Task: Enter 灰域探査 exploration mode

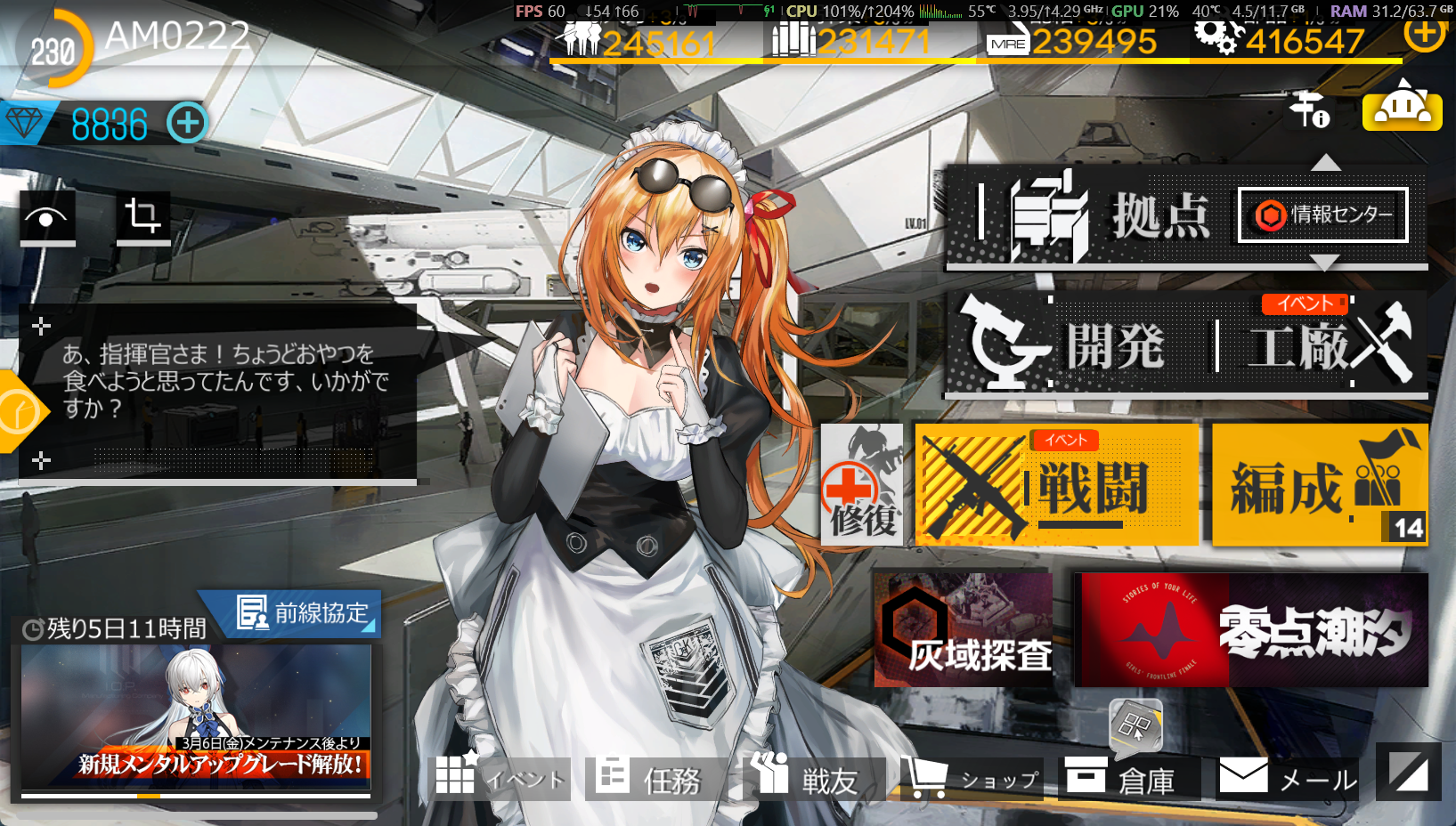Action: 964,630
